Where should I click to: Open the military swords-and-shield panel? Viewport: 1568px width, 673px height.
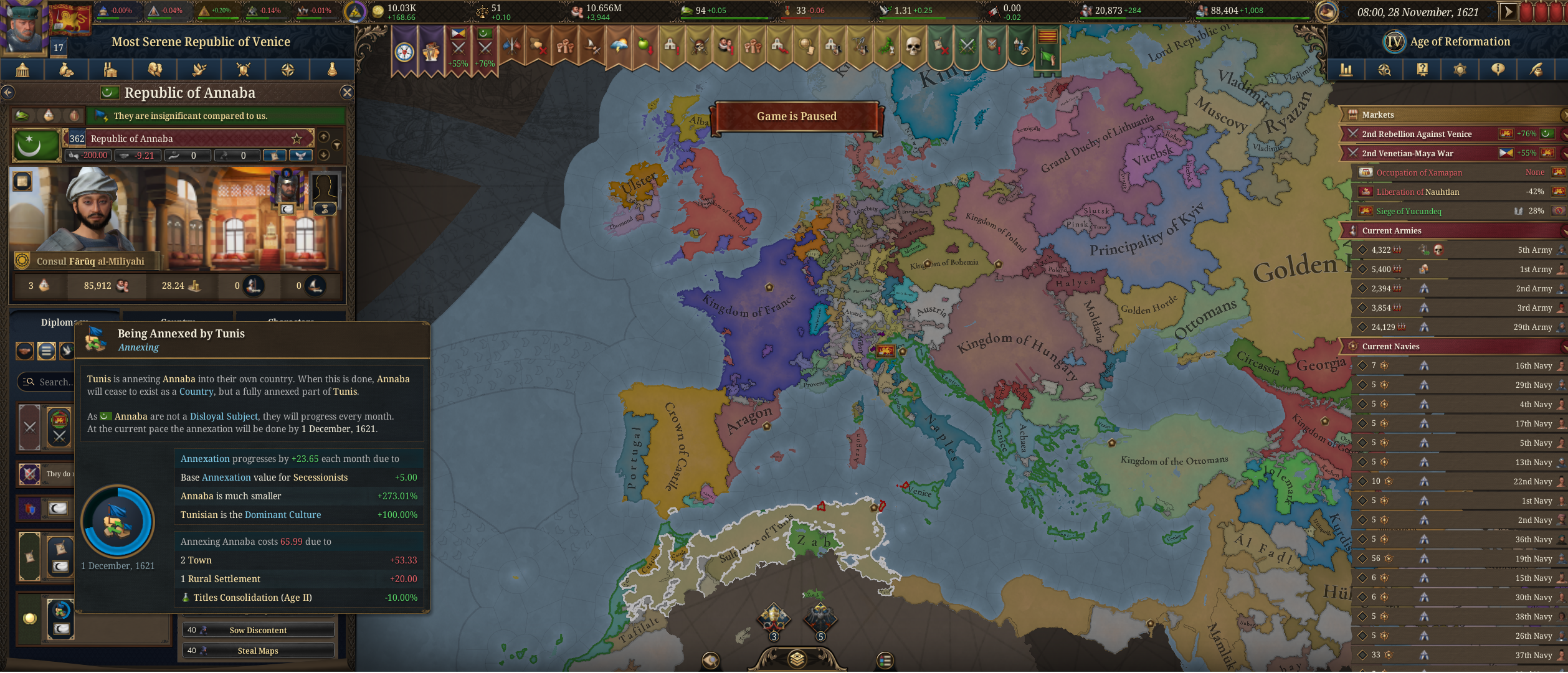[x=242, y=70]
